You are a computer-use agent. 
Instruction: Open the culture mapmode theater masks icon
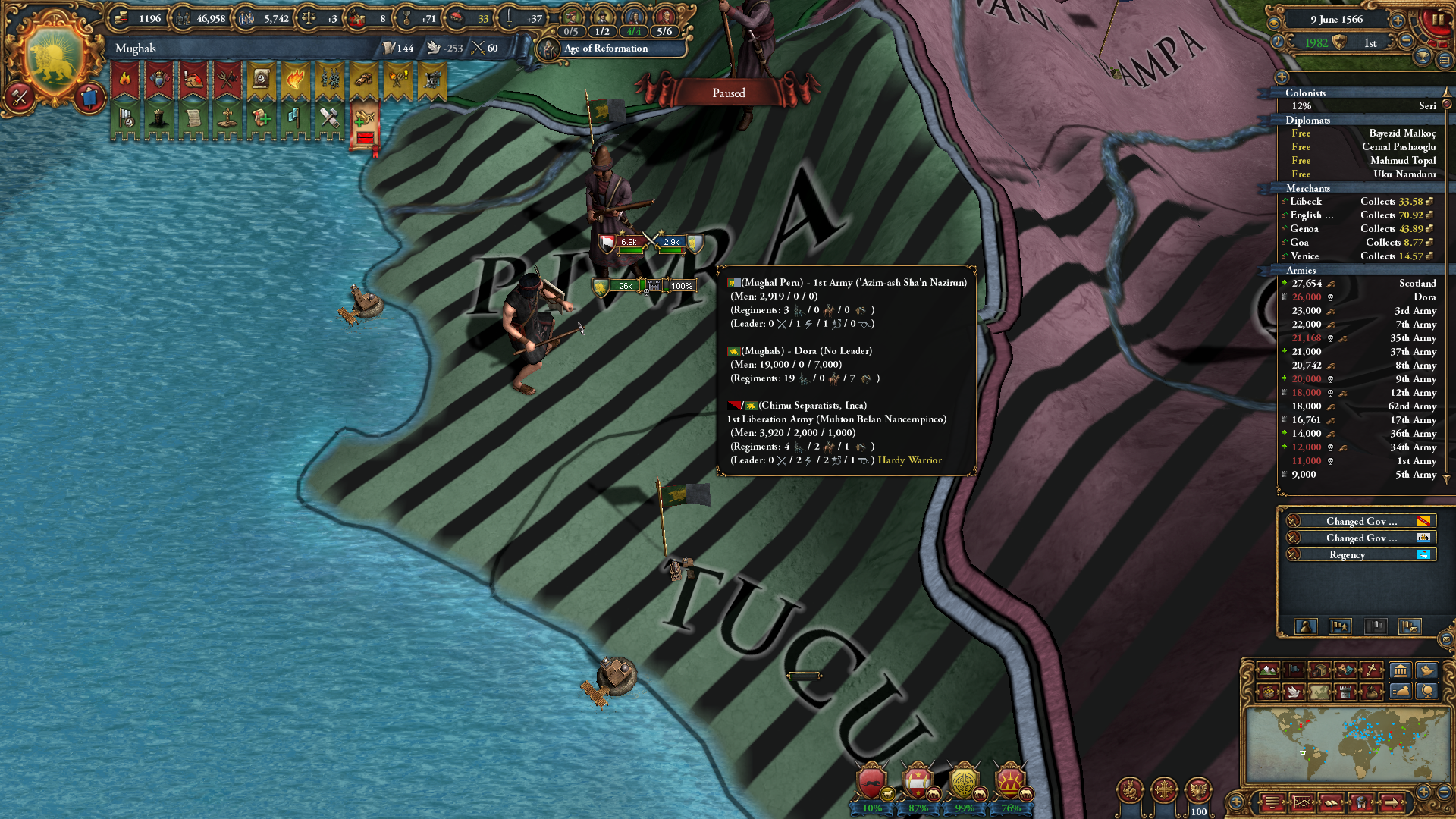[x=1344, y=670]
